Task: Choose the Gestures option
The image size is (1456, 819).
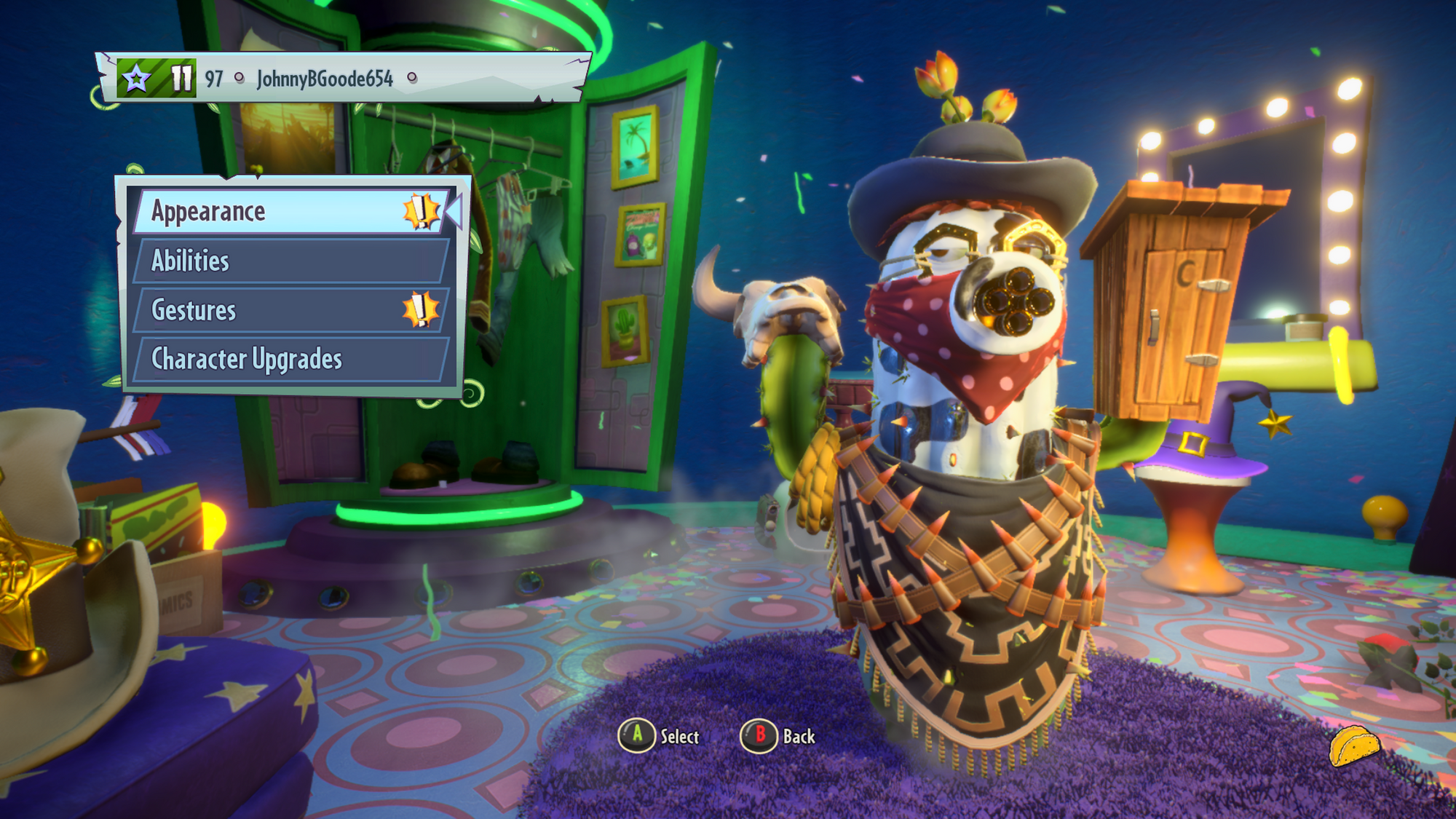Action: coord(288,310)
